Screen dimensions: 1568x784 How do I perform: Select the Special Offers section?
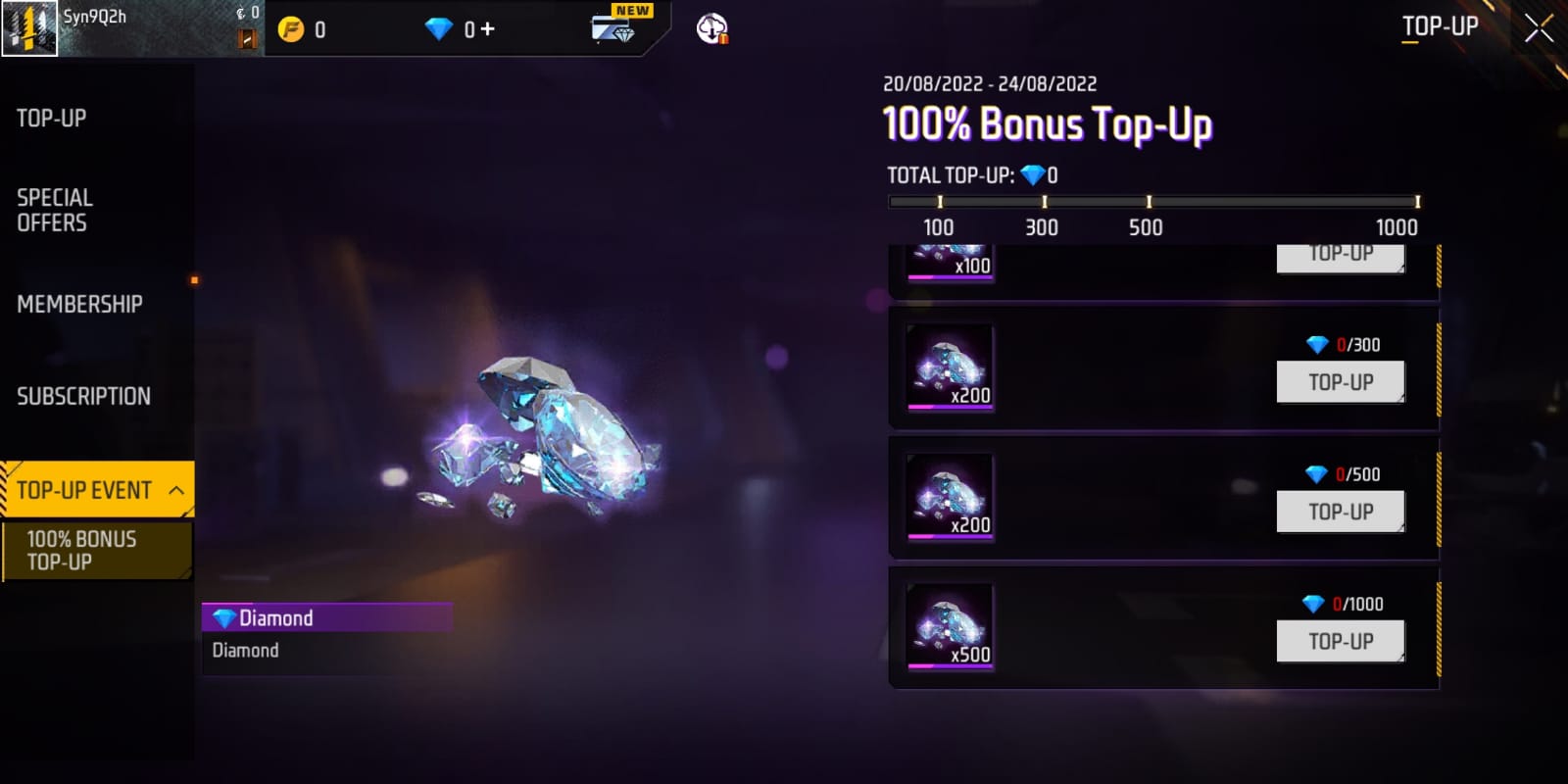(x=55, y=210)
